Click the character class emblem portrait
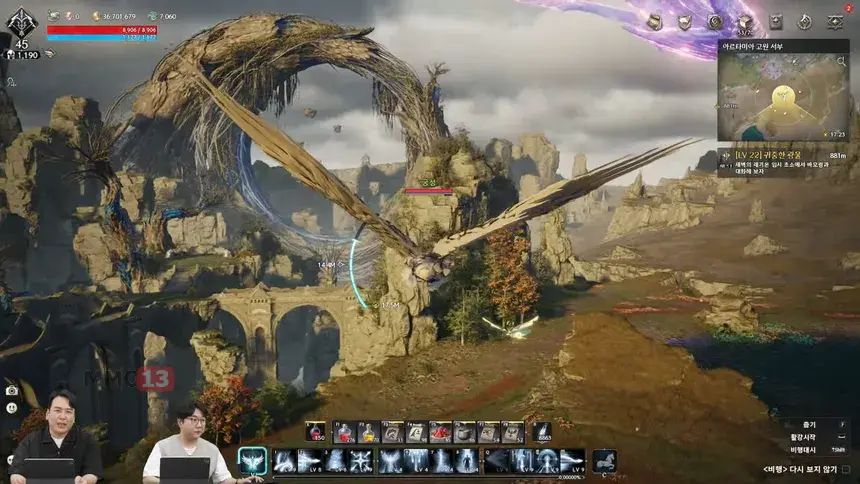The height and width of the screenshot is (484, 860). pyautogui.click(x=21, y=23)
